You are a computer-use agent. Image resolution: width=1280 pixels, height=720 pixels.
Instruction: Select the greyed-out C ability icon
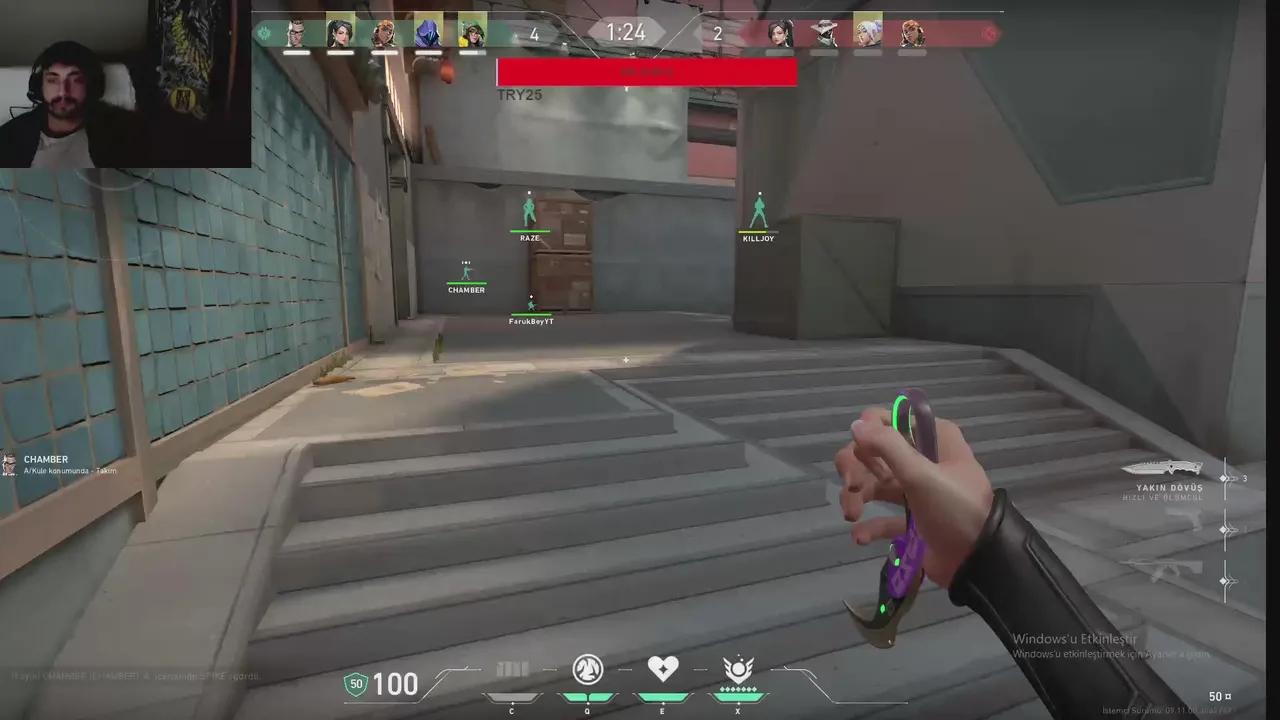513,671
